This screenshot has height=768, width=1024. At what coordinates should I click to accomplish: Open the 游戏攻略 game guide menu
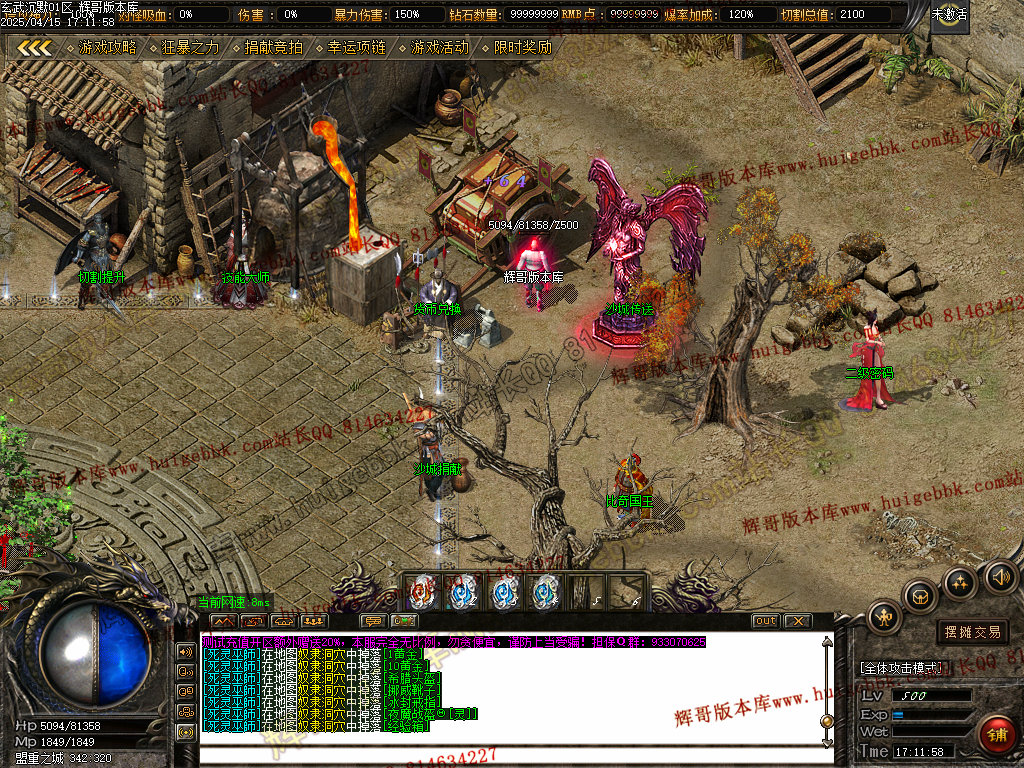108,47
